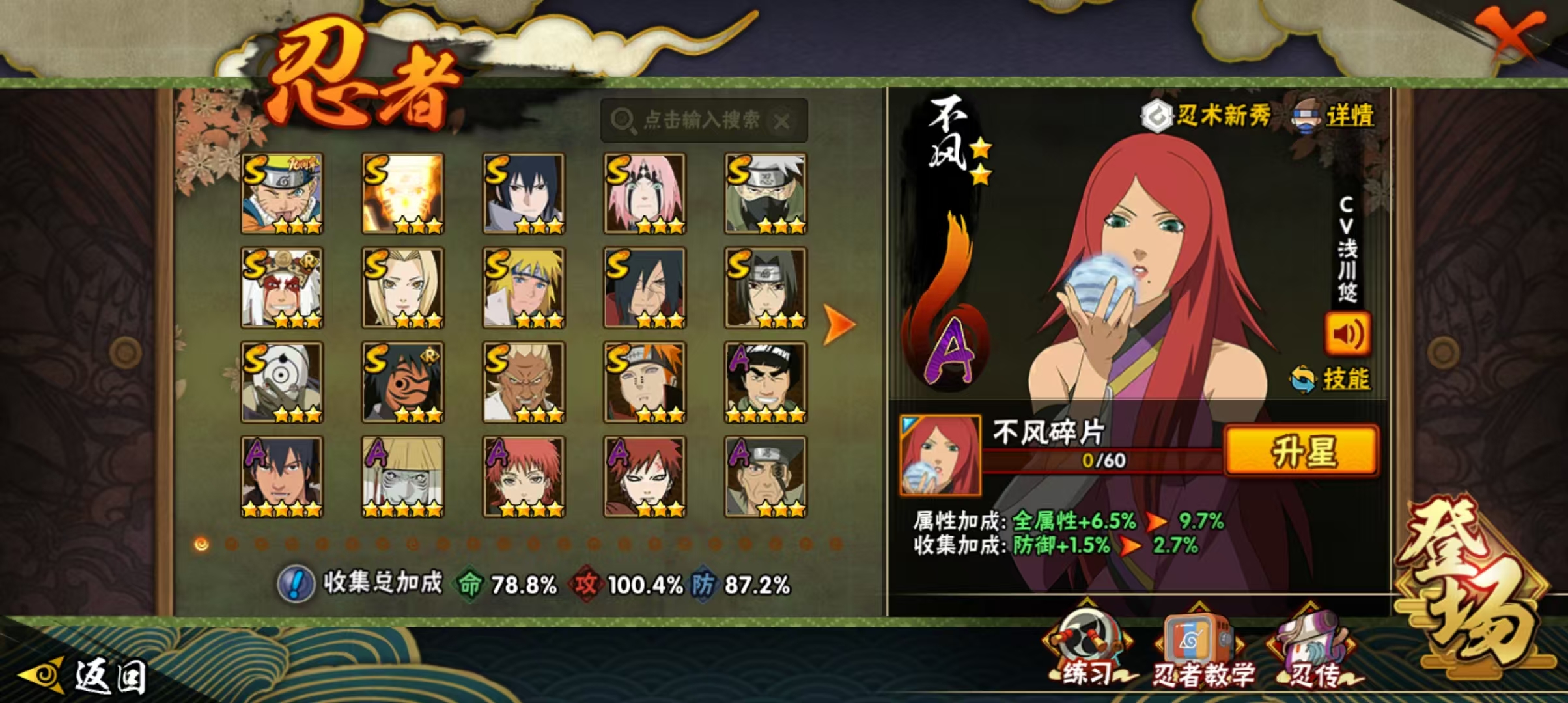Return with the 返回 back button
This screenshot has width=1568, height=703.
[x=85, y=676]
